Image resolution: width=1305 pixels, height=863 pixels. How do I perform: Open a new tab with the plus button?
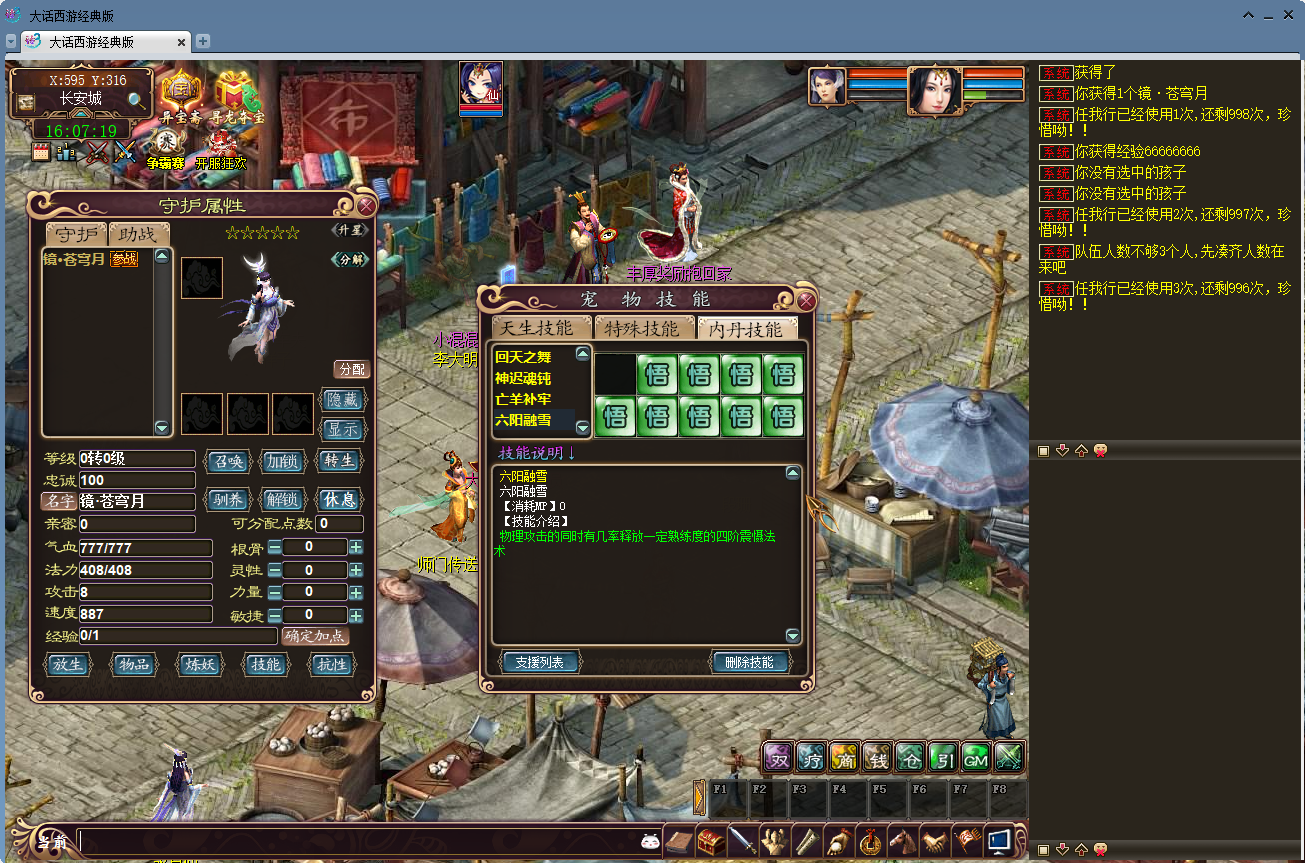pos(203,41)
